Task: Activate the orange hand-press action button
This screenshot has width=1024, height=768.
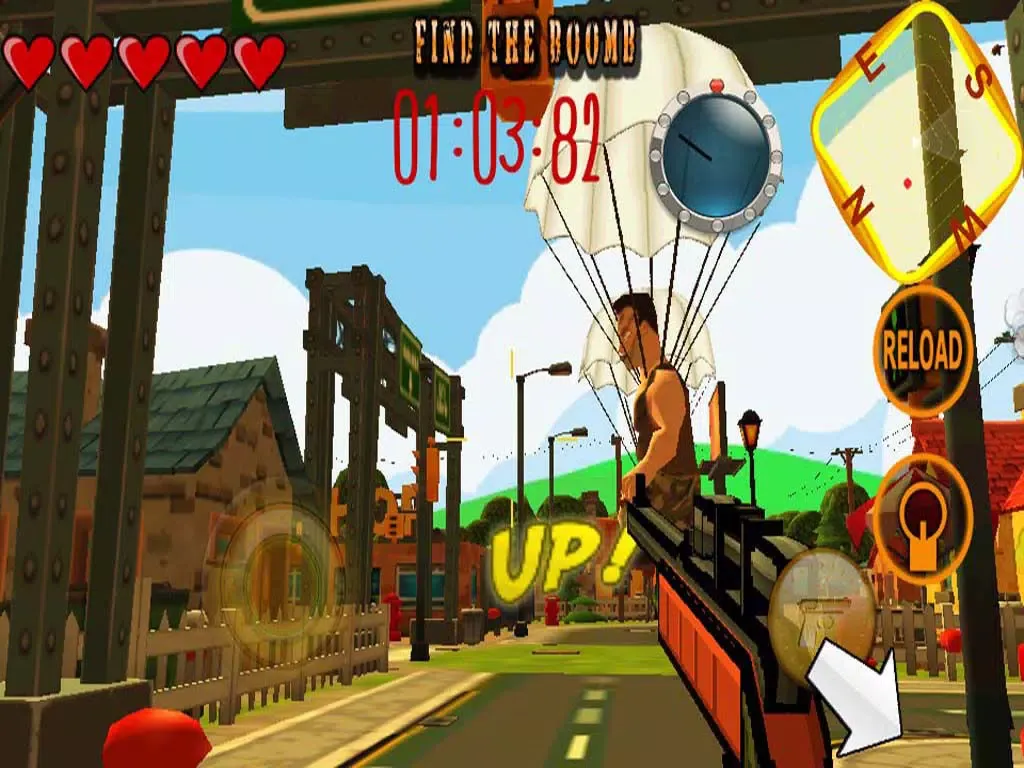Action: [922, 518]
